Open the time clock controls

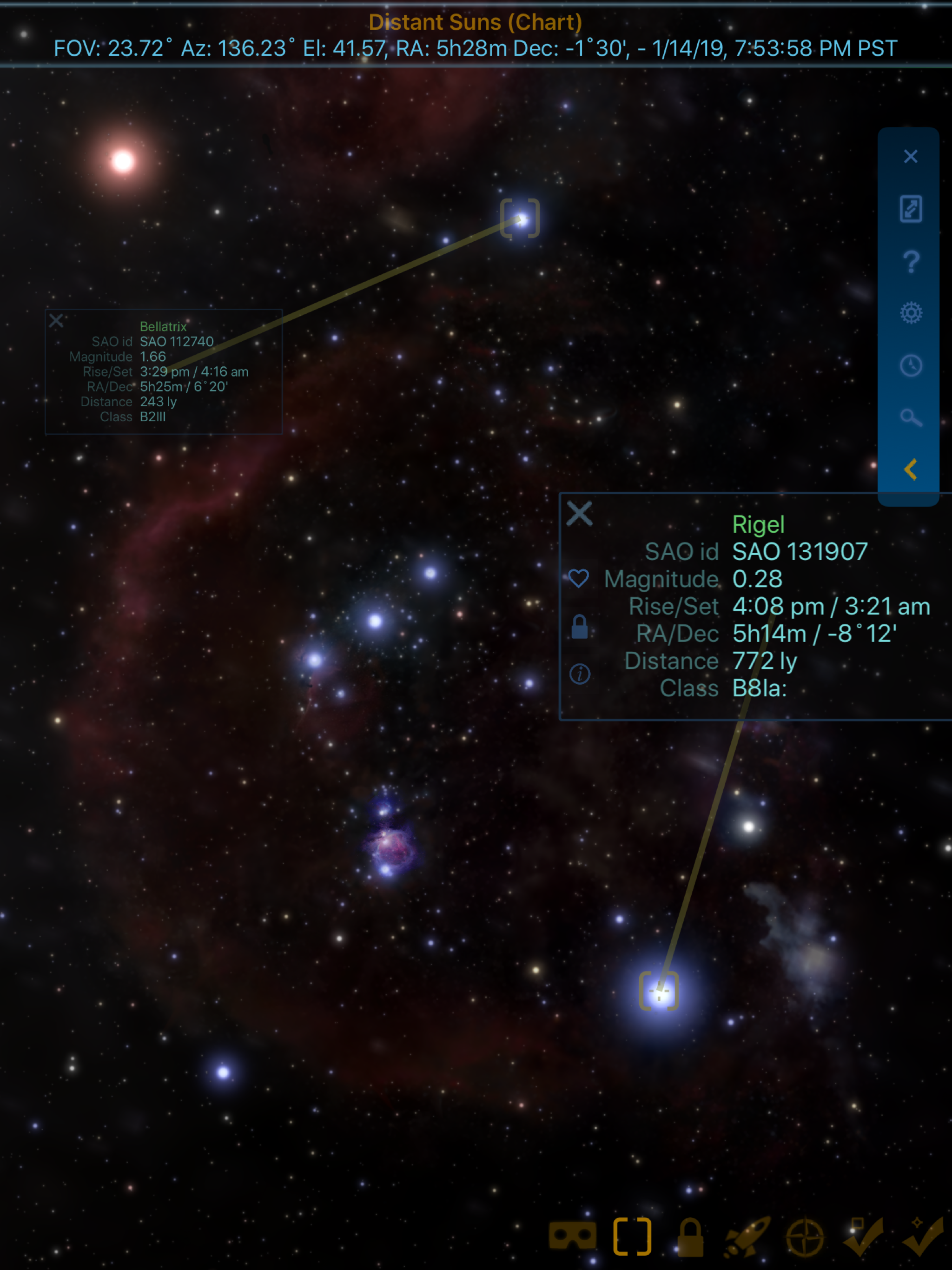tap(911, 366)
